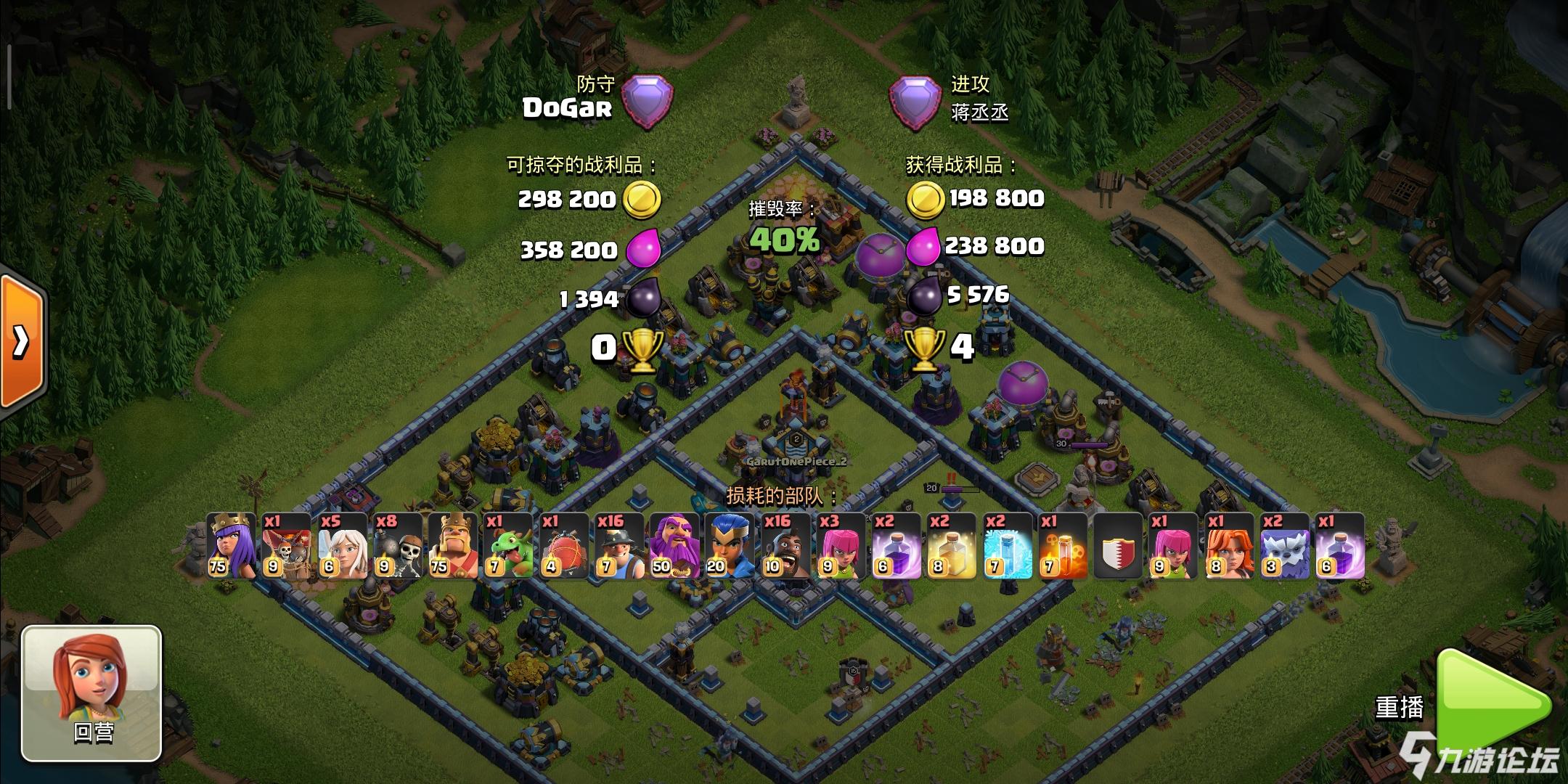Select the Baby Dragon troop icon
Screen dimensions: 1568x784
click(x=508, y=546)
